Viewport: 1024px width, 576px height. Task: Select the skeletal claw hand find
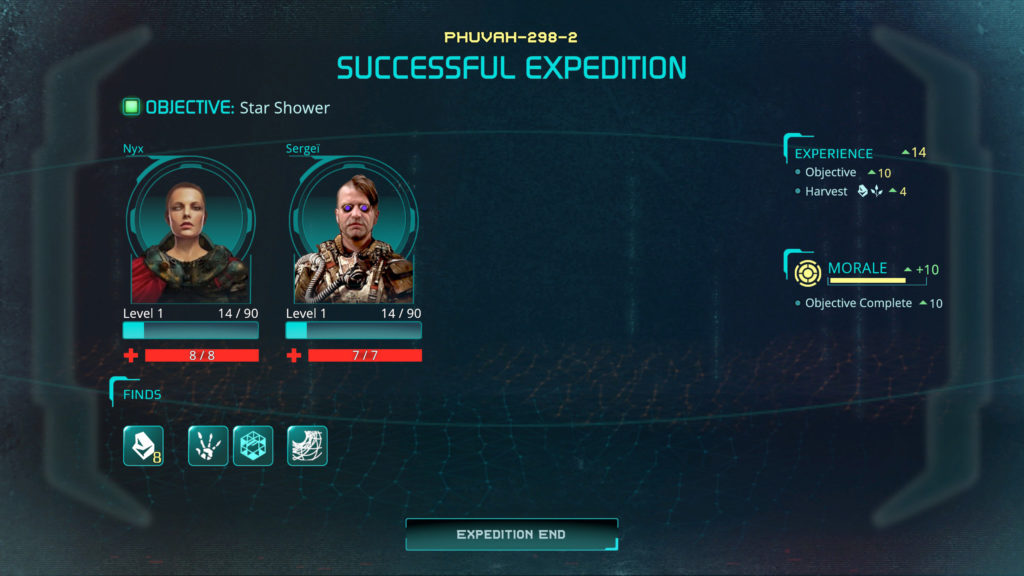(208, 446)
